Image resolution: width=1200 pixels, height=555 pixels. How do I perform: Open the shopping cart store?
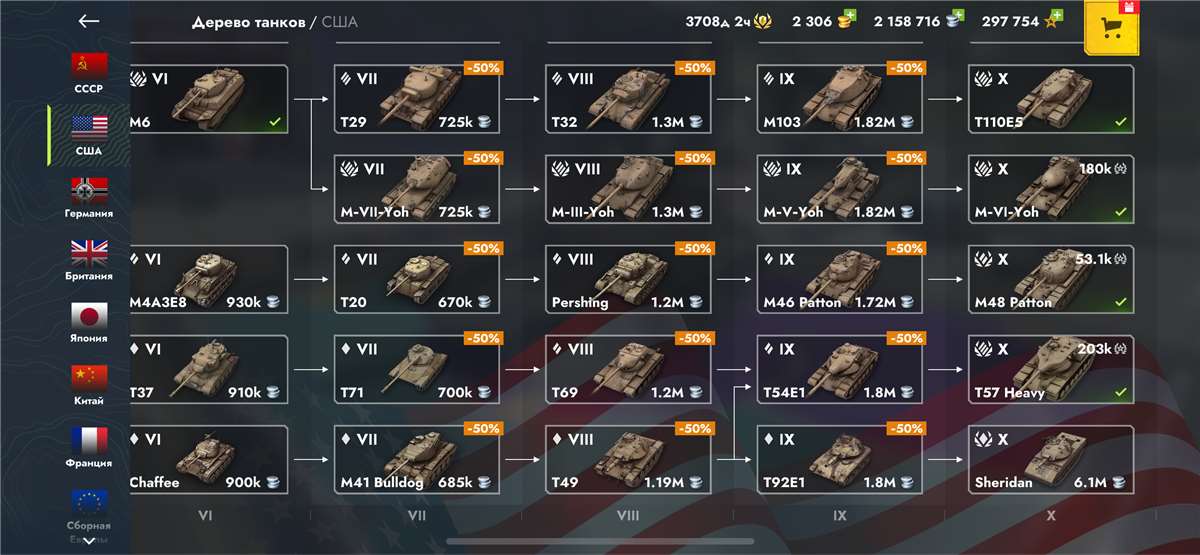(x=1110, y=27)
